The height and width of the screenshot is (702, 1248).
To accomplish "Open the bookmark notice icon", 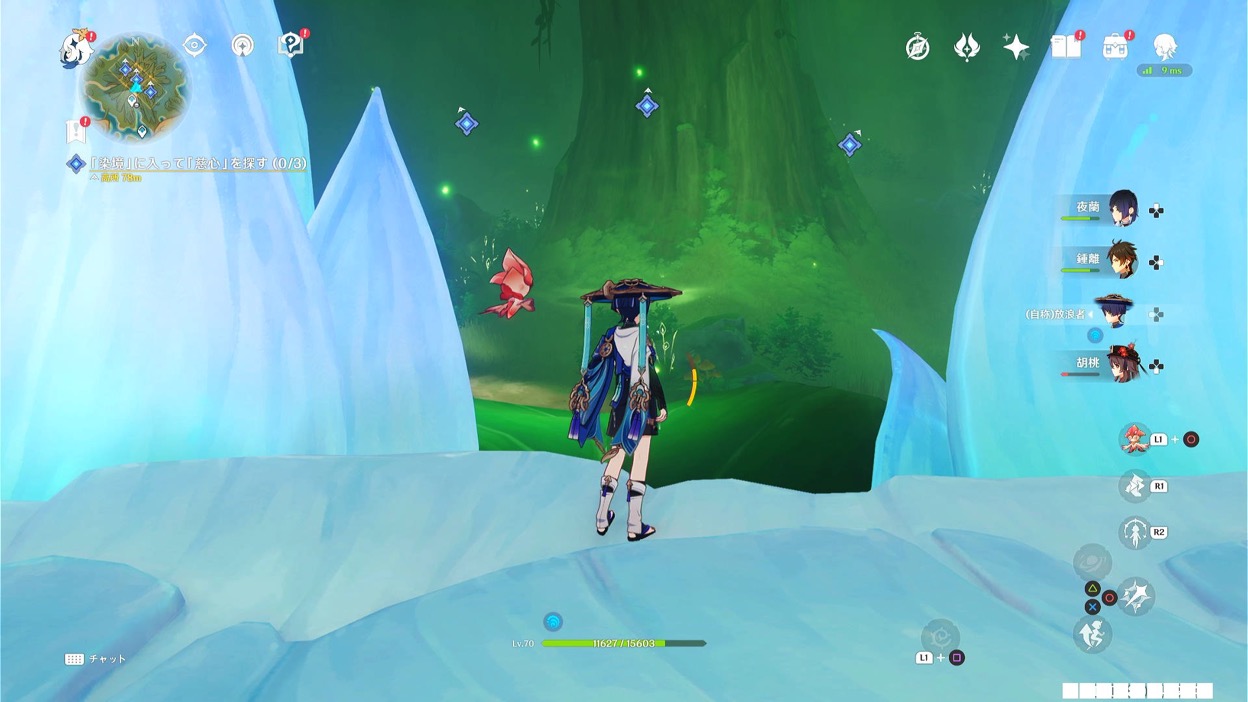I will click(x=75, y=131).
